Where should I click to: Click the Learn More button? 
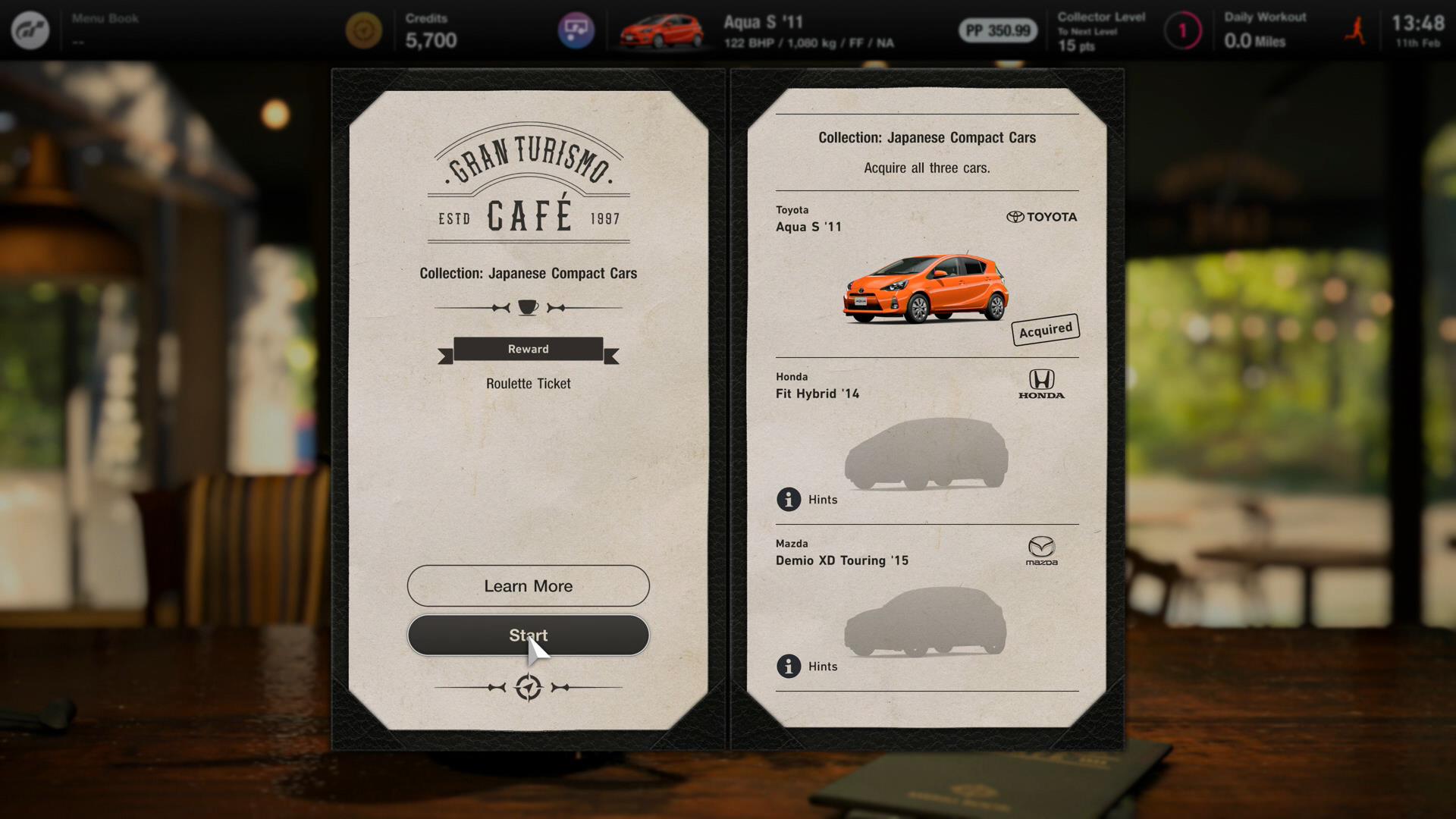(528, 585)
